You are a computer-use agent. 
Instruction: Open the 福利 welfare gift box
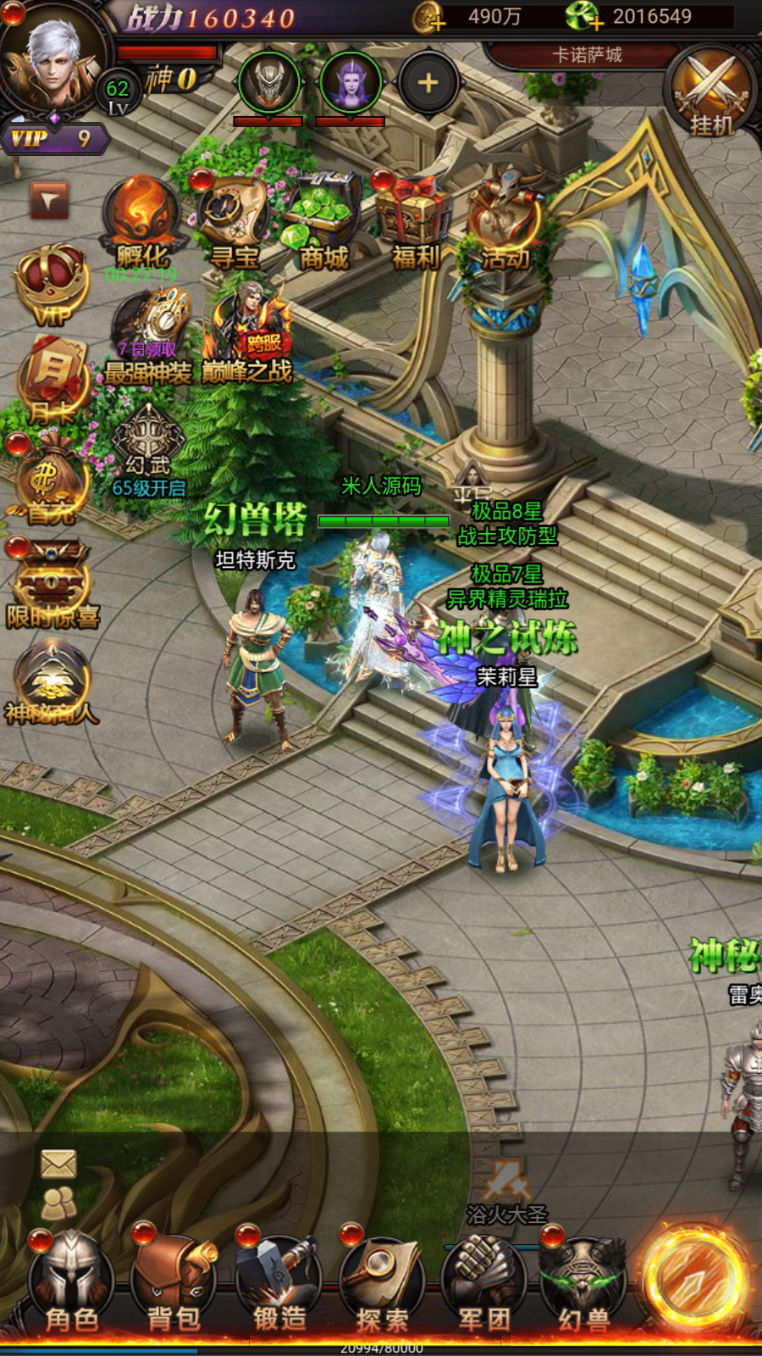click(x=414, y=222)
